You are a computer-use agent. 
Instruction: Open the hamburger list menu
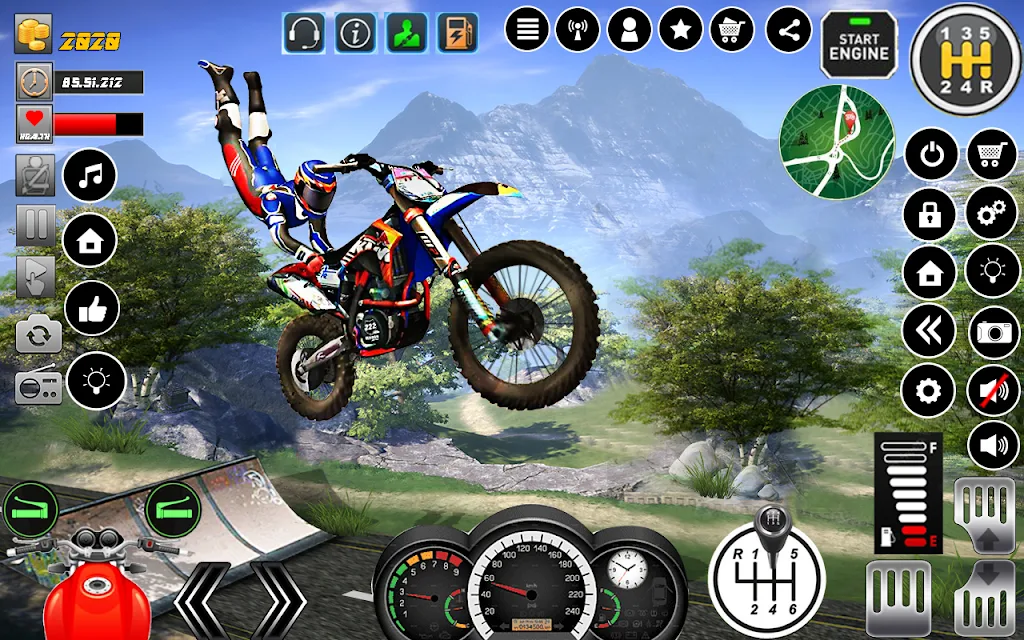527,30
